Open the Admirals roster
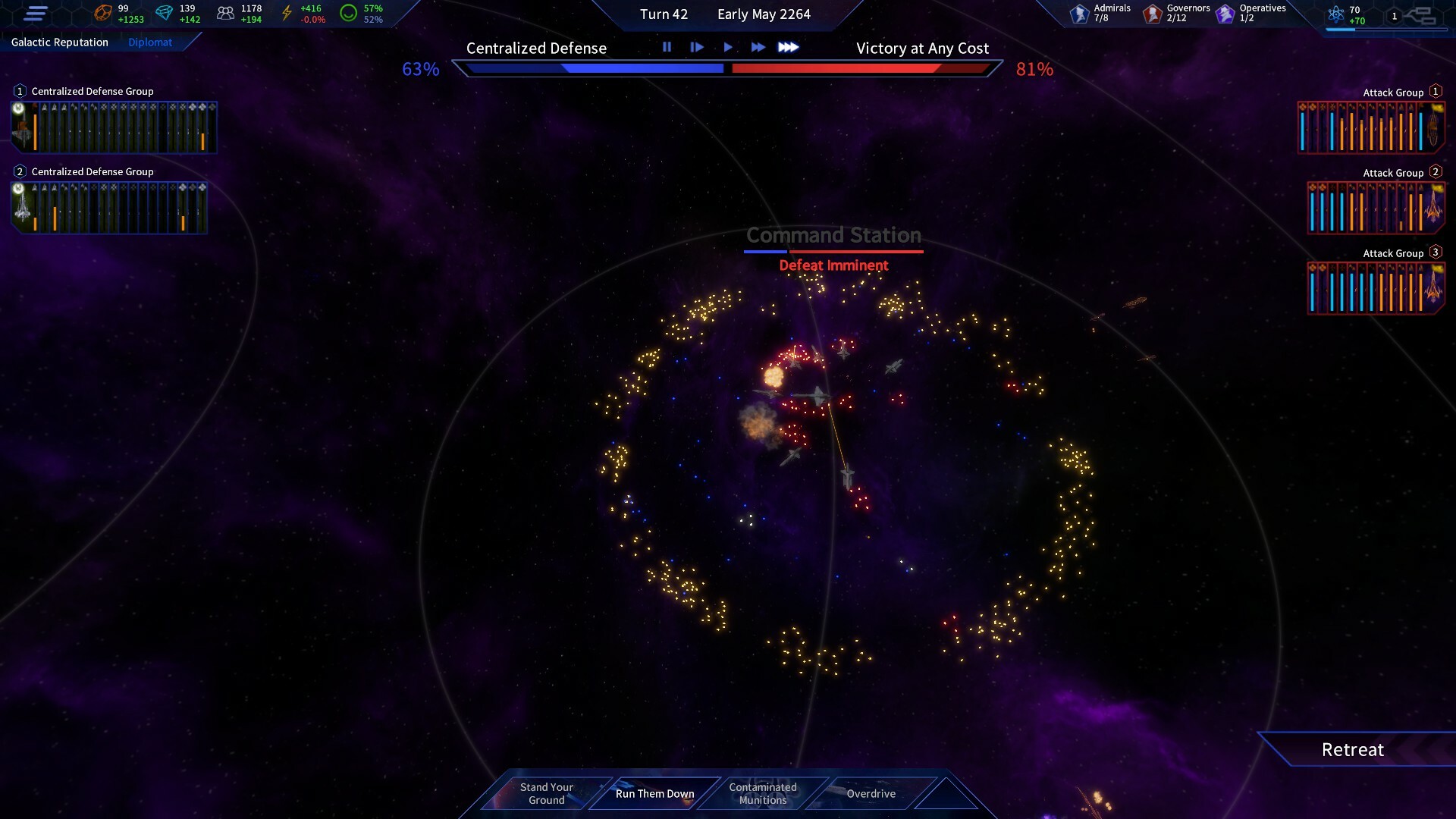1456x819 pixels. pyautogui.click(x=1100, y=13)
